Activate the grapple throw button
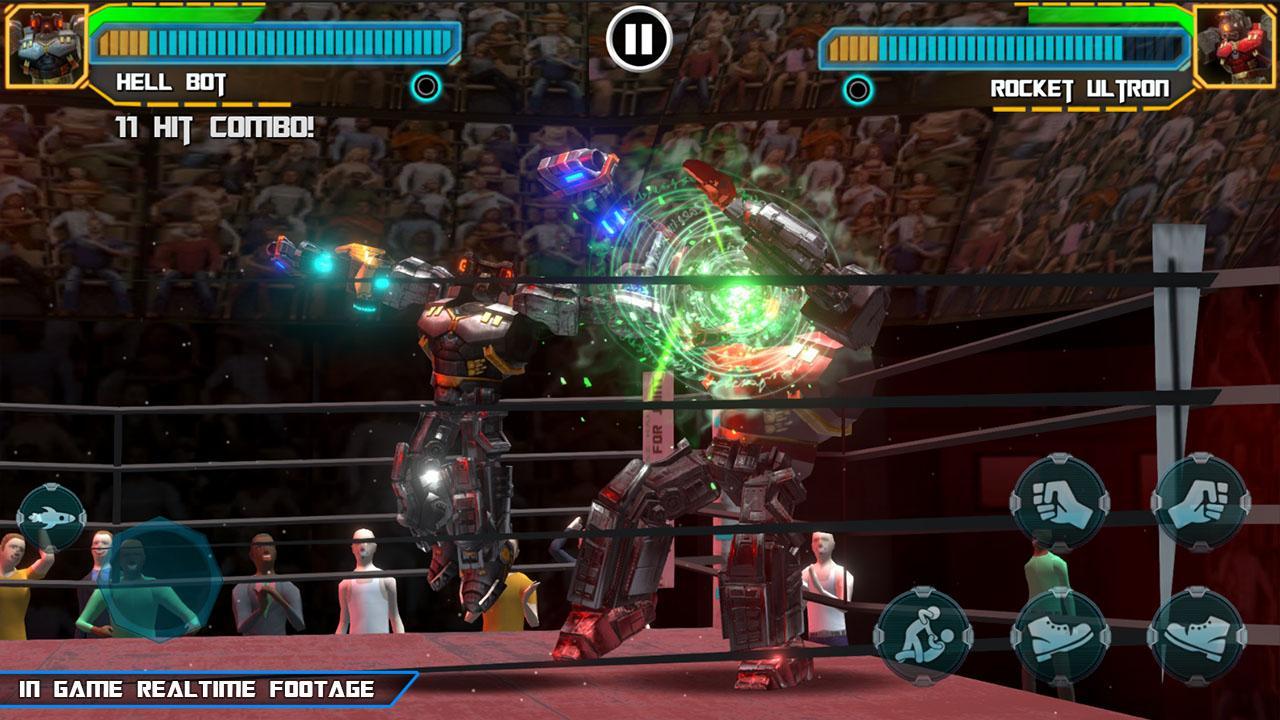This screenshot has height=720, width=1280. pos(923,636)
